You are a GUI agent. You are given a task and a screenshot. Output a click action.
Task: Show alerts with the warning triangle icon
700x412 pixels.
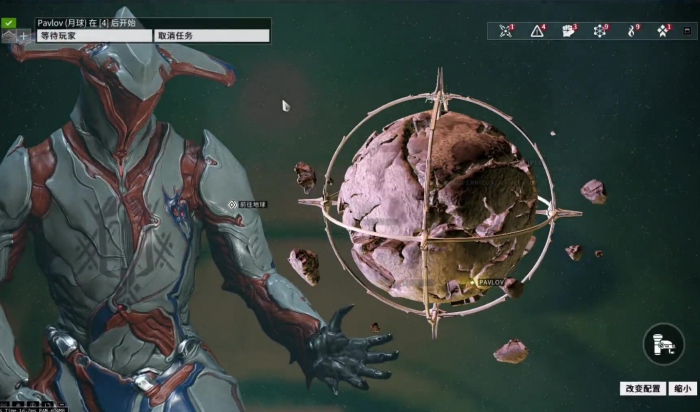[537, 31]
